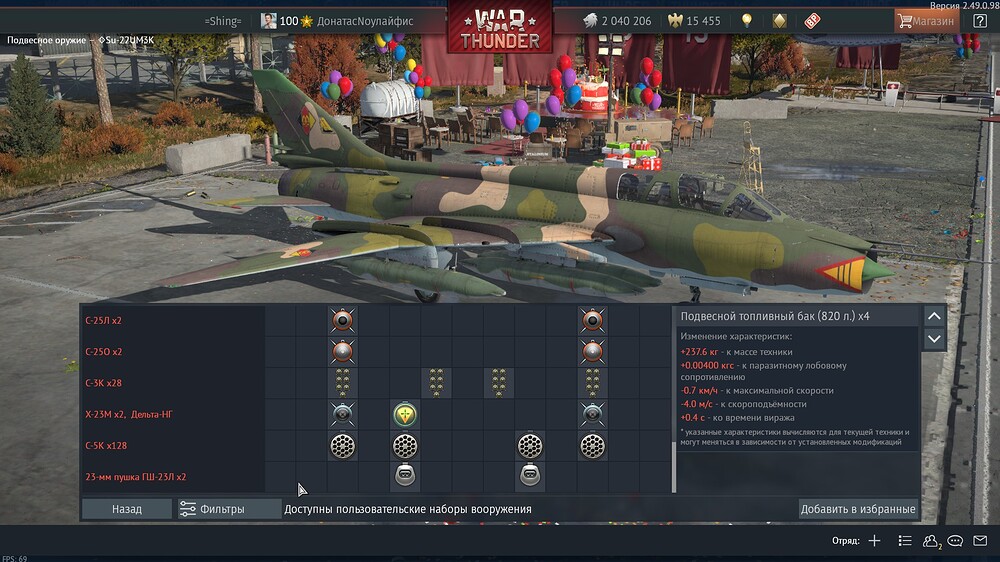
Task: Open the help question mark button
Action: 980,20
